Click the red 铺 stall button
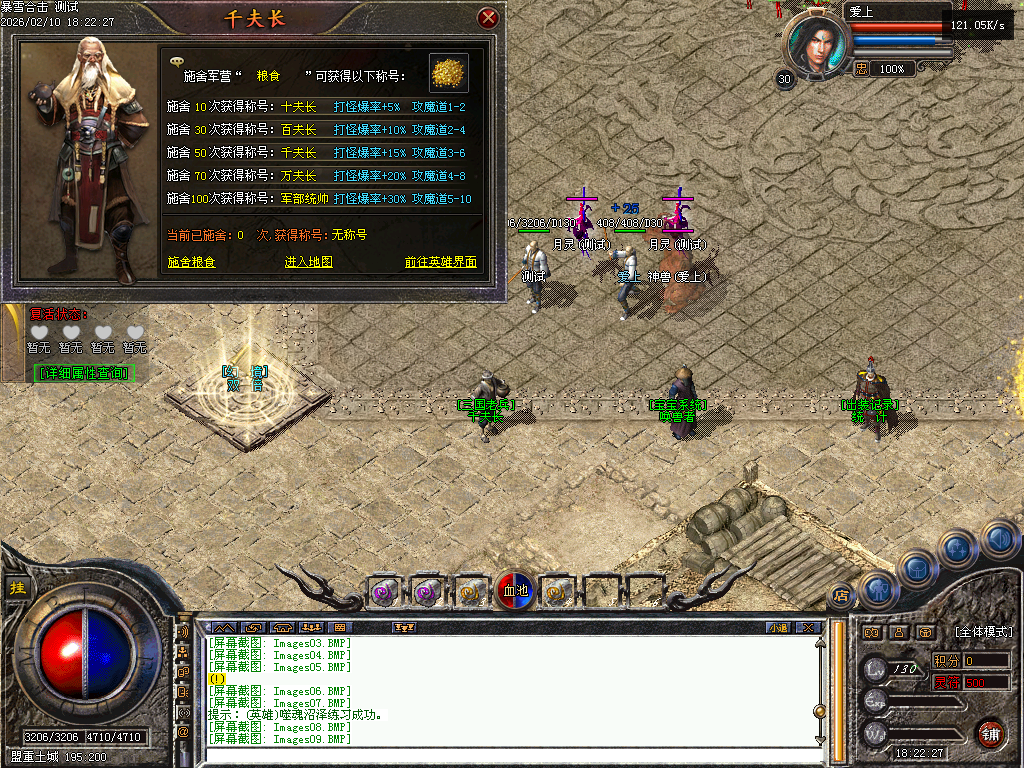The width and height of the screenshot is (1024, 768). click(990, 734)
